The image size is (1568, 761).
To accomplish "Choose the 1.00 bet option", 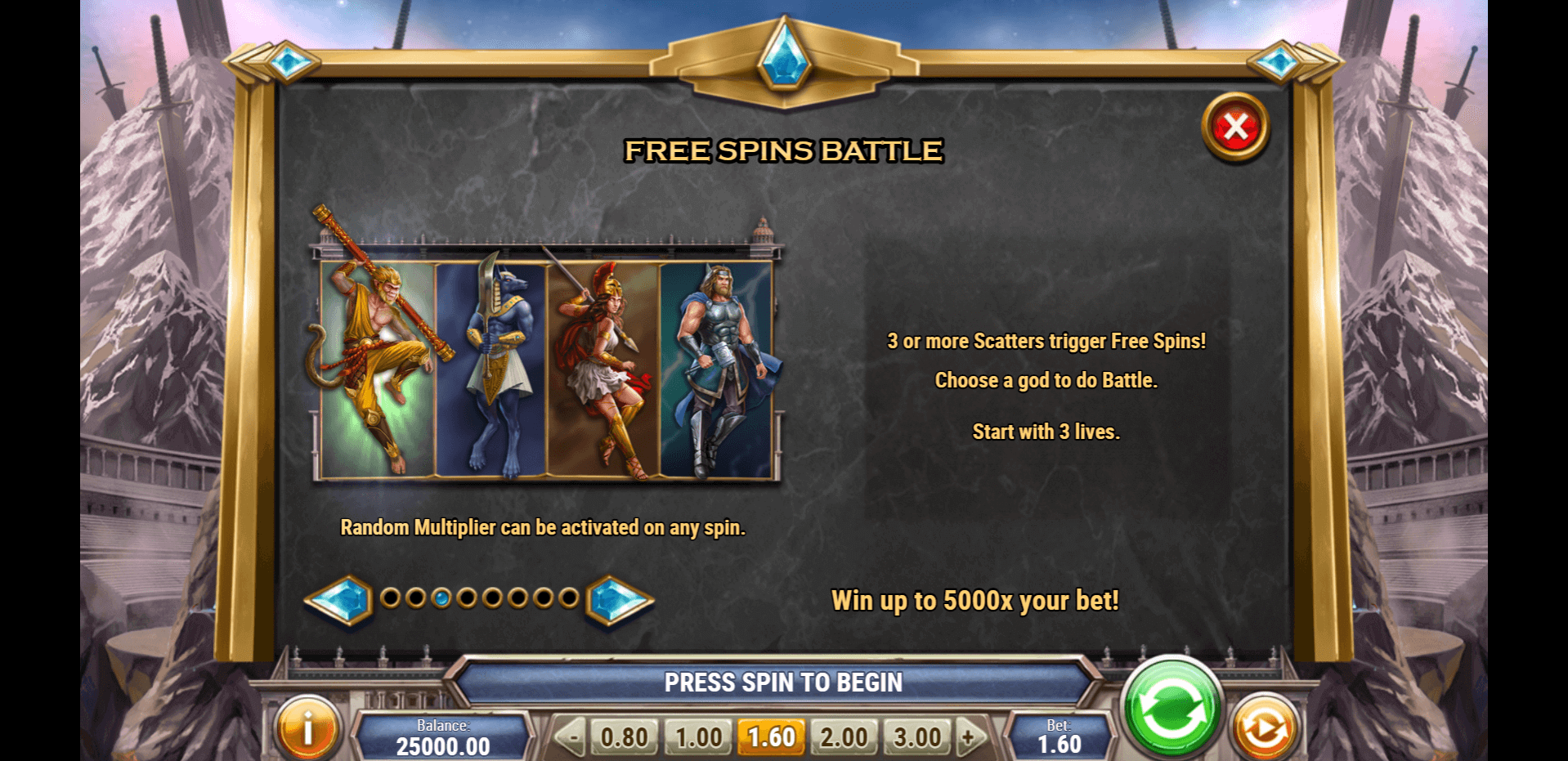I will [698, 737].
